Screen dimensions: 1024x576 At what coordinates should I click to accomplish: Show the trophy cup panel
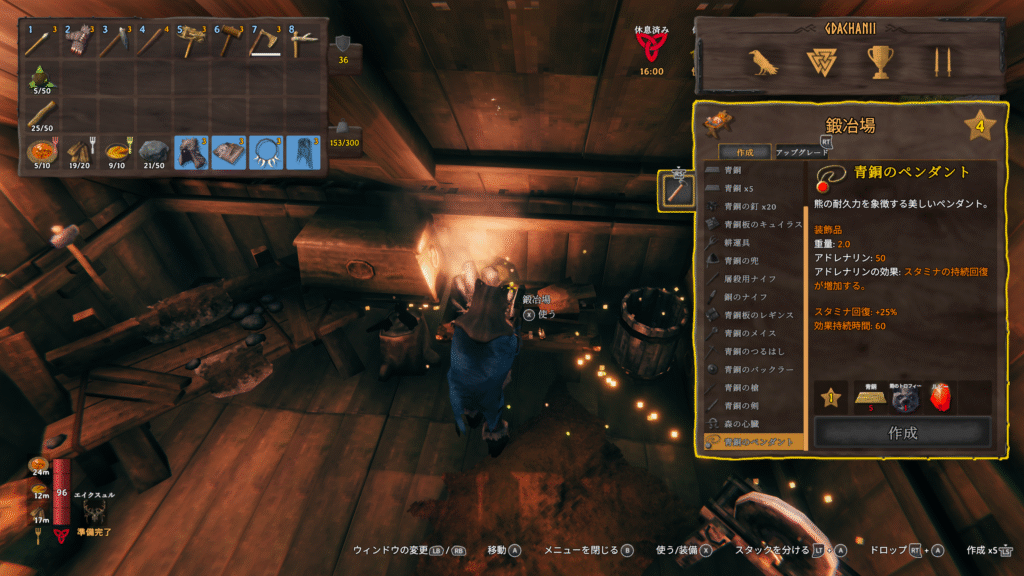880,63
